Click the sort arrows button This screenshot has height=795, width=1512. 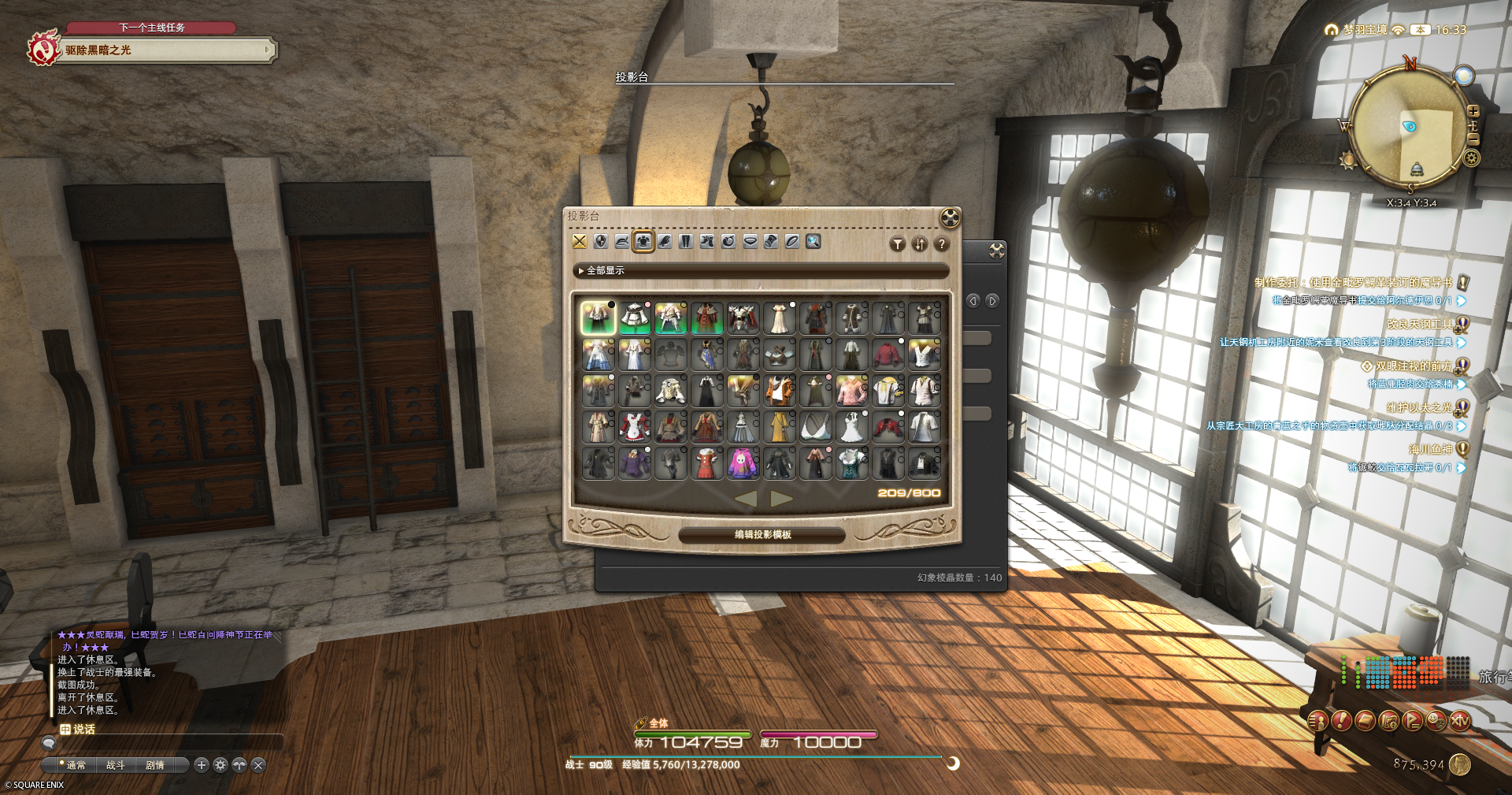tap(920, 244)
